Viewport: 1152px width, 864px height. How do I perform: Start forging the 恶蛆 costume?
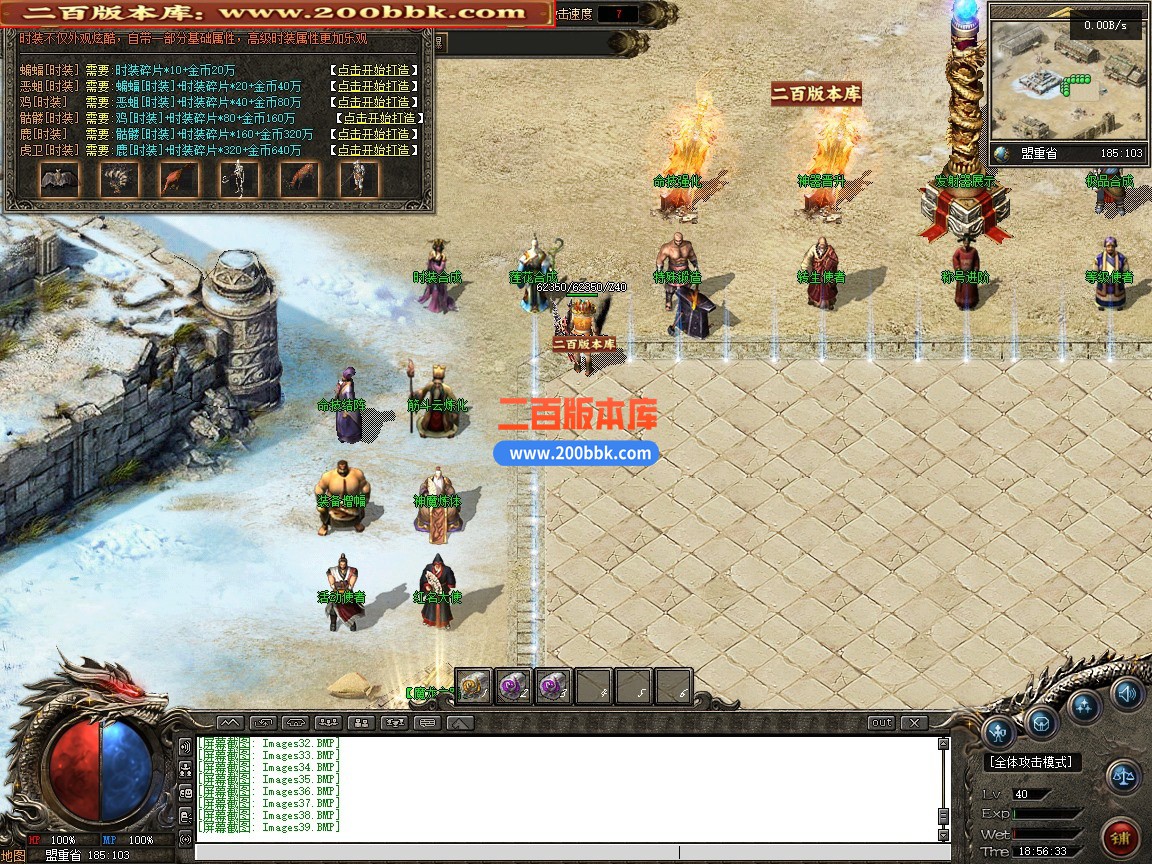coord(374,86)
